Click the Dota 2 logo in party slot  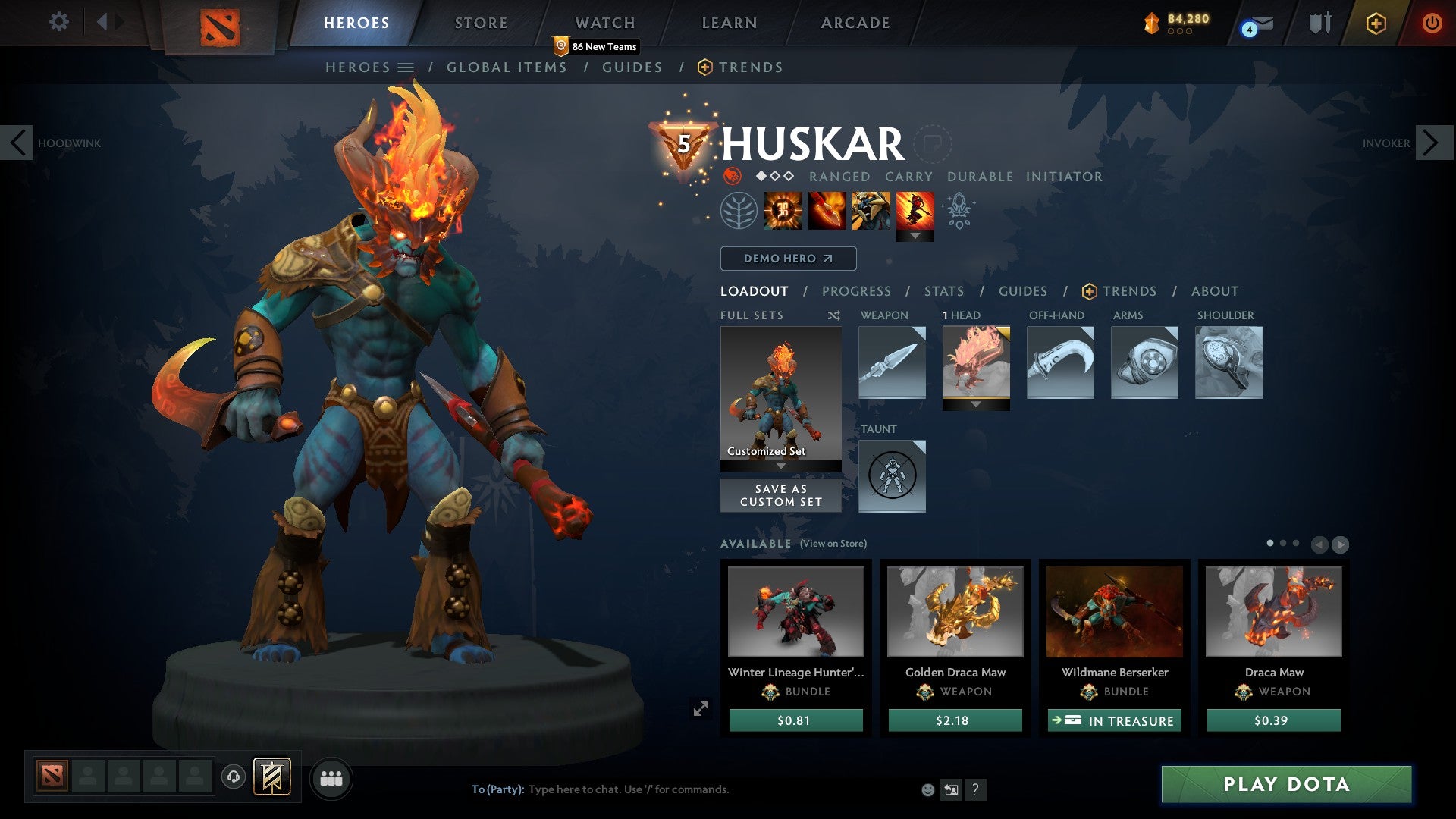click(x=52, y=777)
